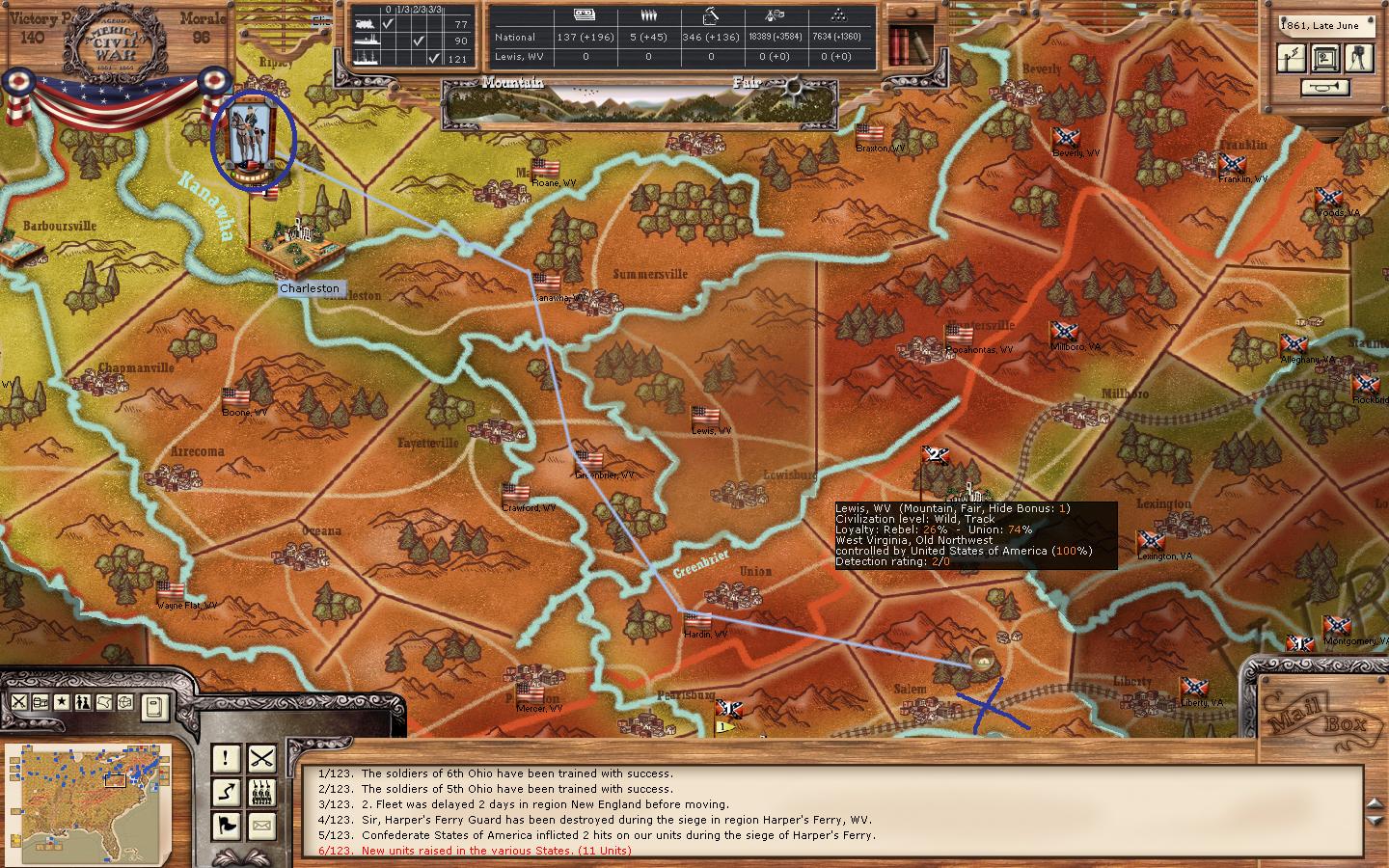
Task: Show the civilian loyalty map filter
Action: click(83, 702)
